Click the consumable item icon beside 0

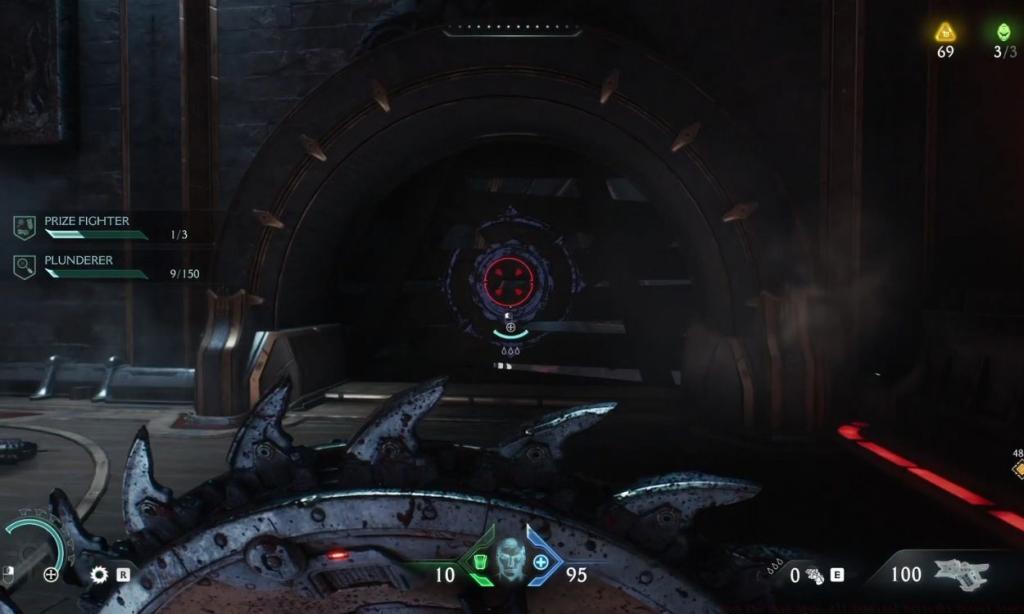[x=816, y=575]
